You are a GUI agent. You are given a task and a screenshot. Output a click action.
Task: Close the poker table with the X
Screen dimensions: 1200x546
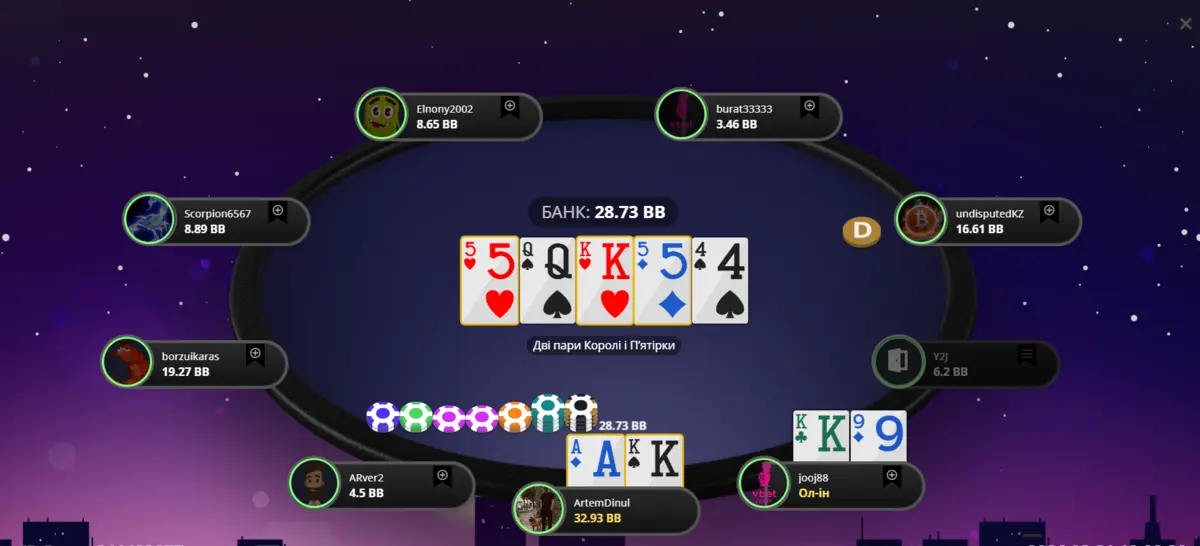click(1185, 24)
